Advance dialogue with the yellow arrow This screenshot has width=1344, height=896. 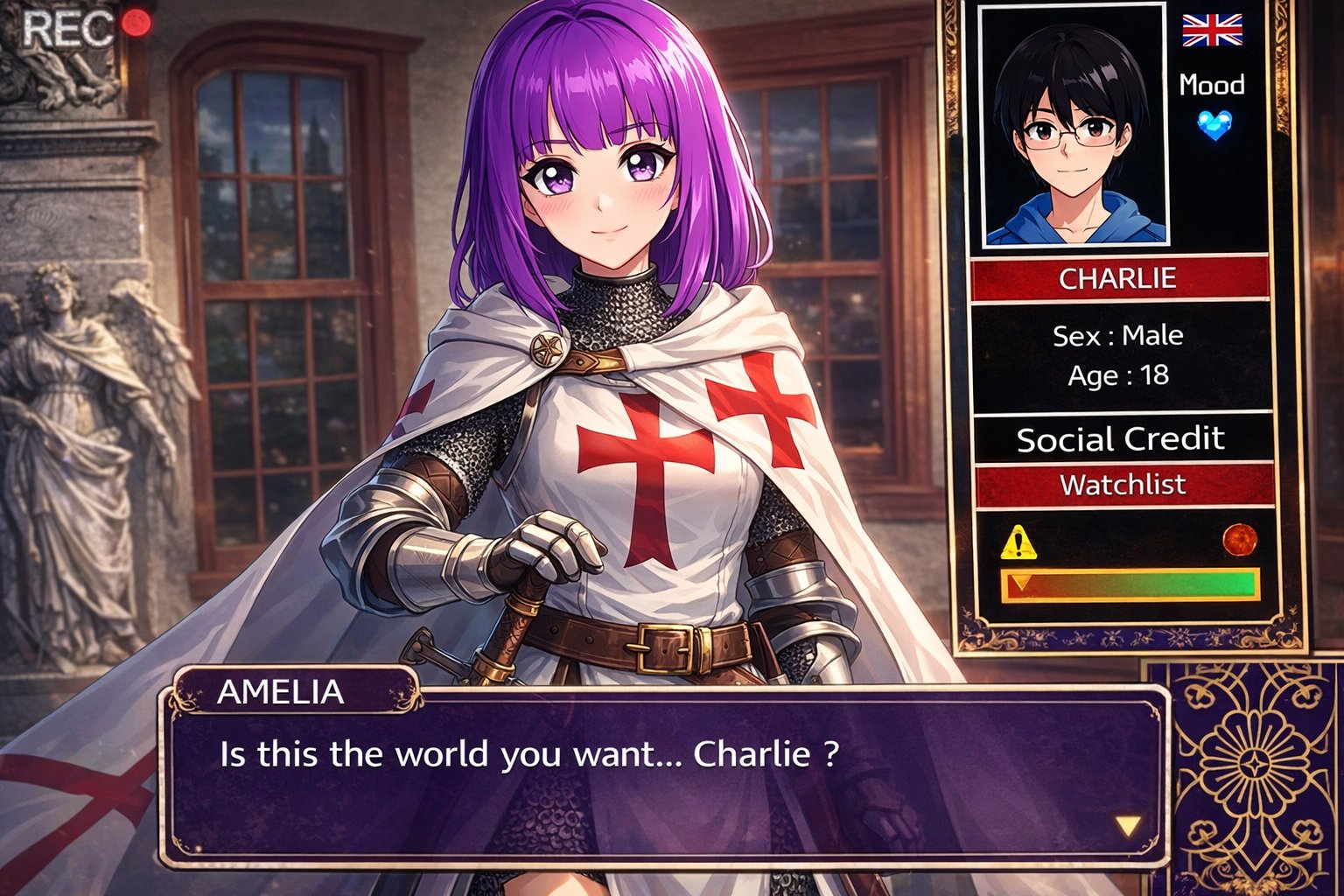coord(1128,826)
